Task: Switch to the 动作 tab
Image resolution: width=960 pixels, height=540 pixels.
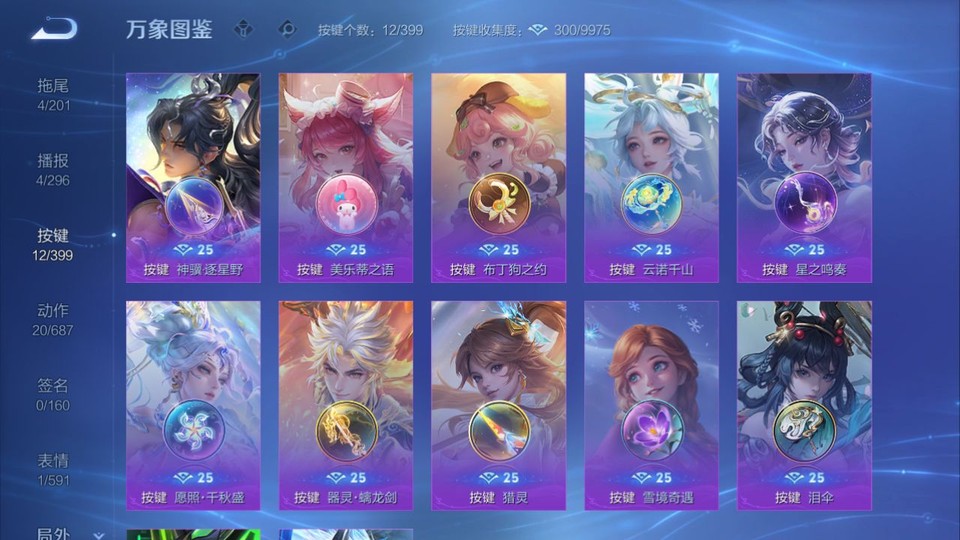Action: pyautogui.click(x=54, y=319)
